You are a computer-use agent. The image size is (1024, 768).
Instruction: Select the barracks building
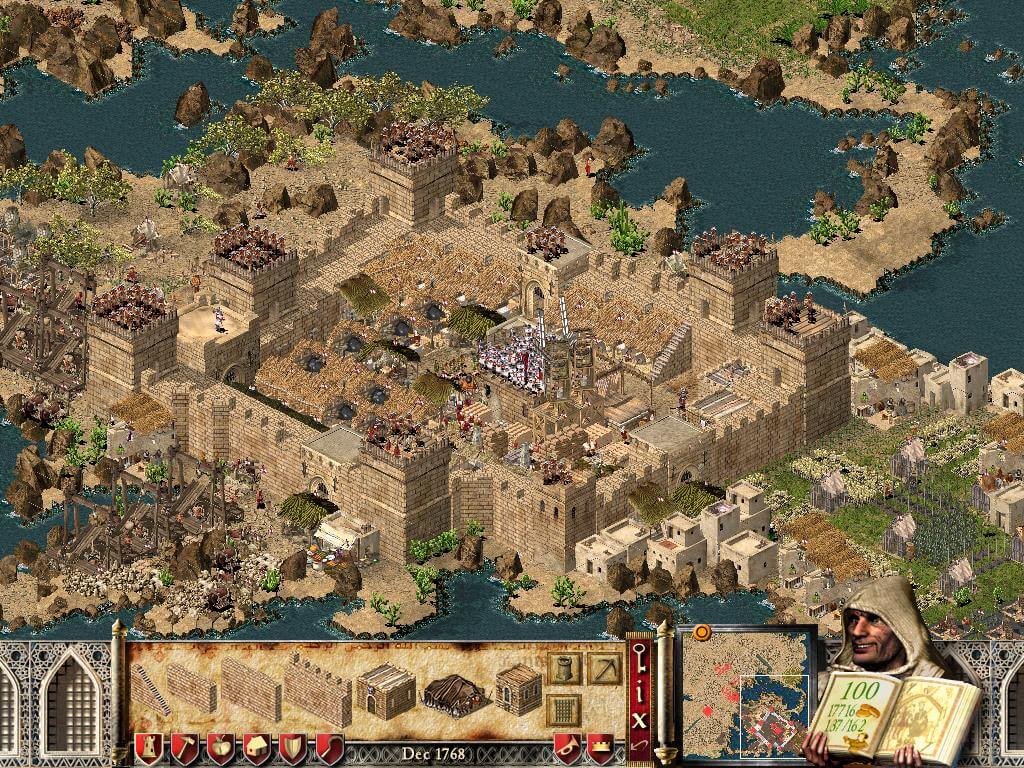pyautogui.click(x=385, y=688)
